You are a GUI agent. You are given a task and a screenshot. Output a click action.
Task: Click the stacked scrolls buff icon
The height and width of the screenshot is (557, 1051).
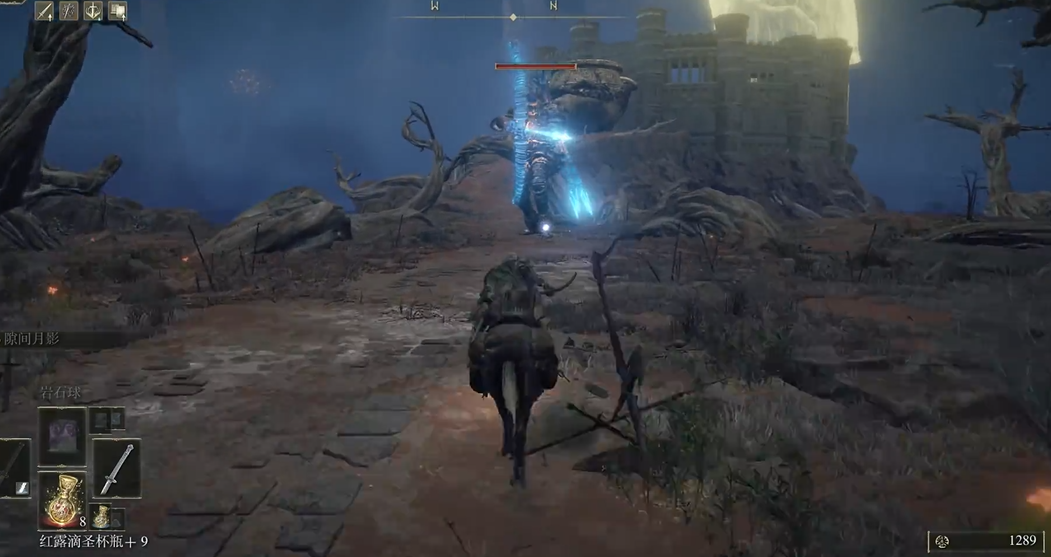coord(117,11)
